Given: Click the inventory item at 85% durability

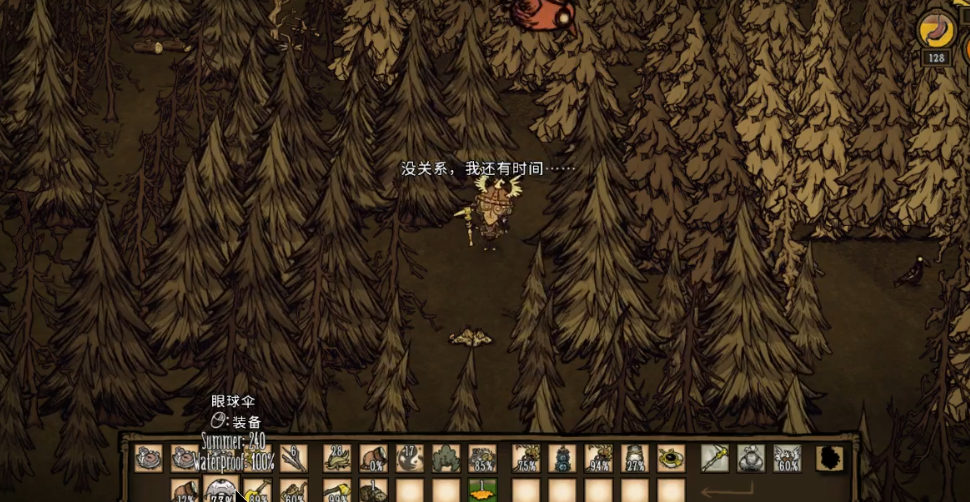Looking at the screenshot, I should click(482, 458).
